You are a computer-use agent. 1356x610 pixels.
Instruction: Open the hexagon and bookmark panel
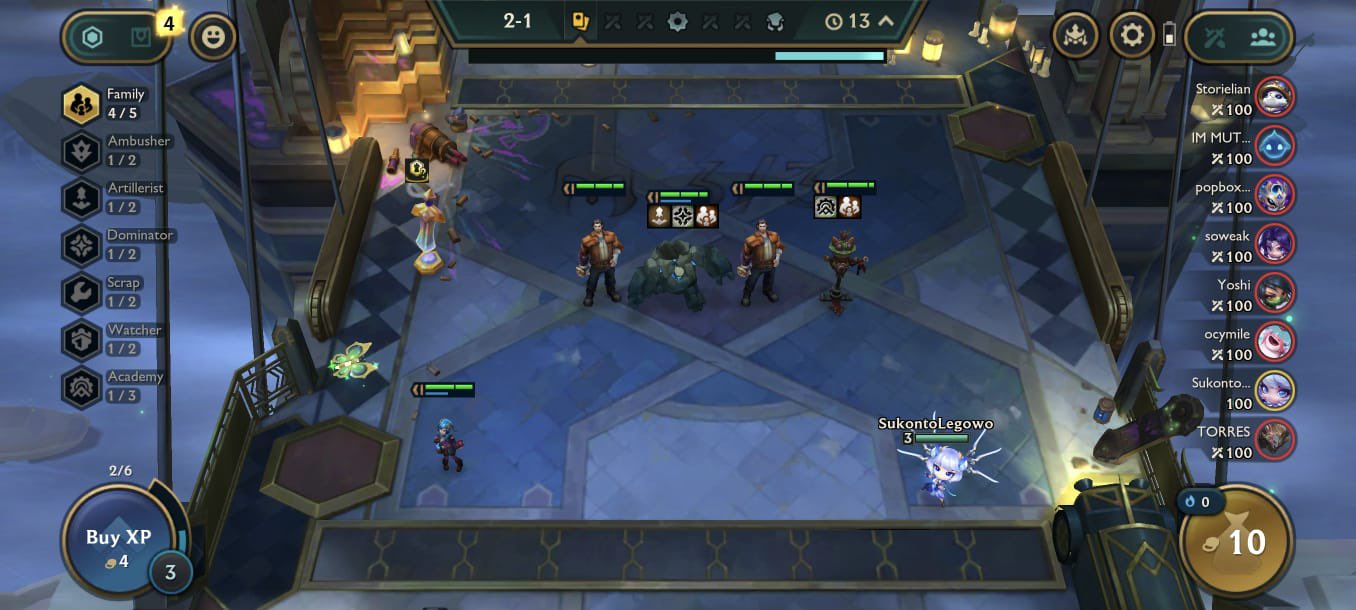click(x=118, y=38)
